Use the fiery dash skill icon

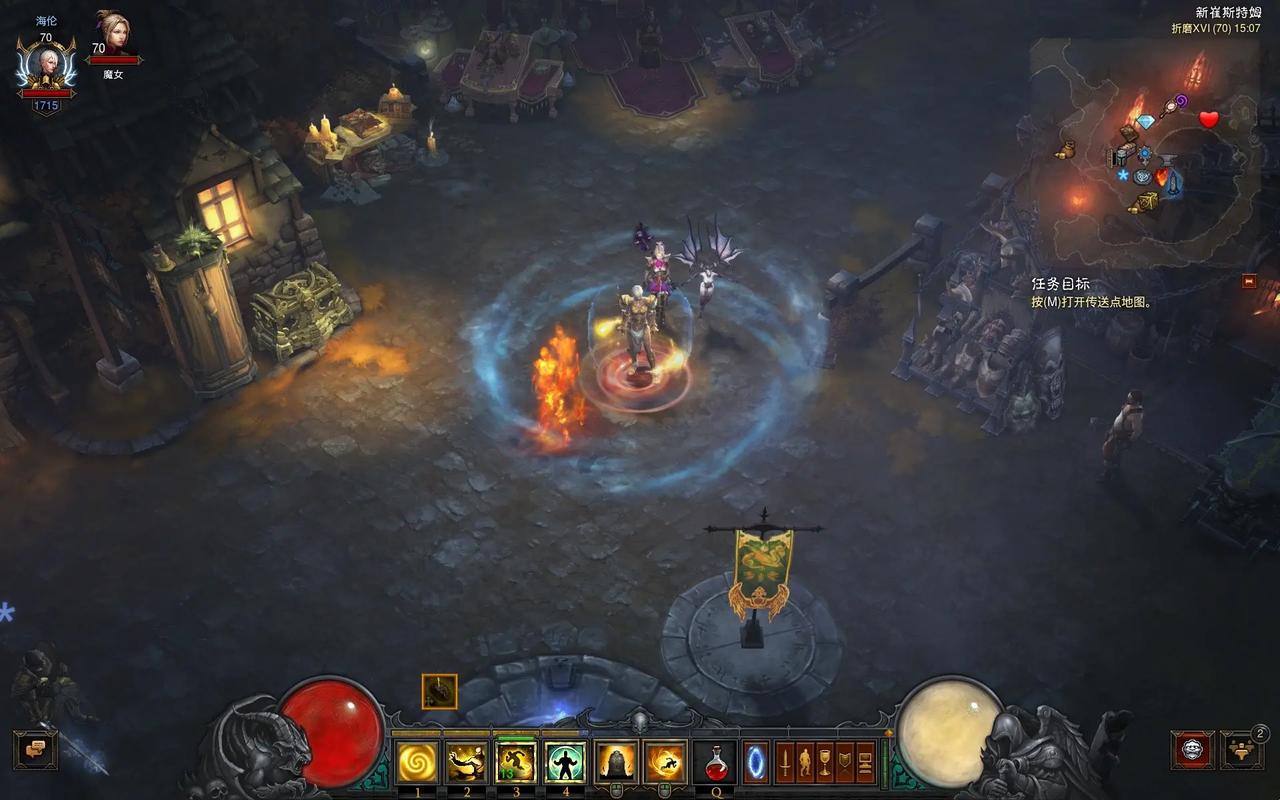click(x=665, y=763)
